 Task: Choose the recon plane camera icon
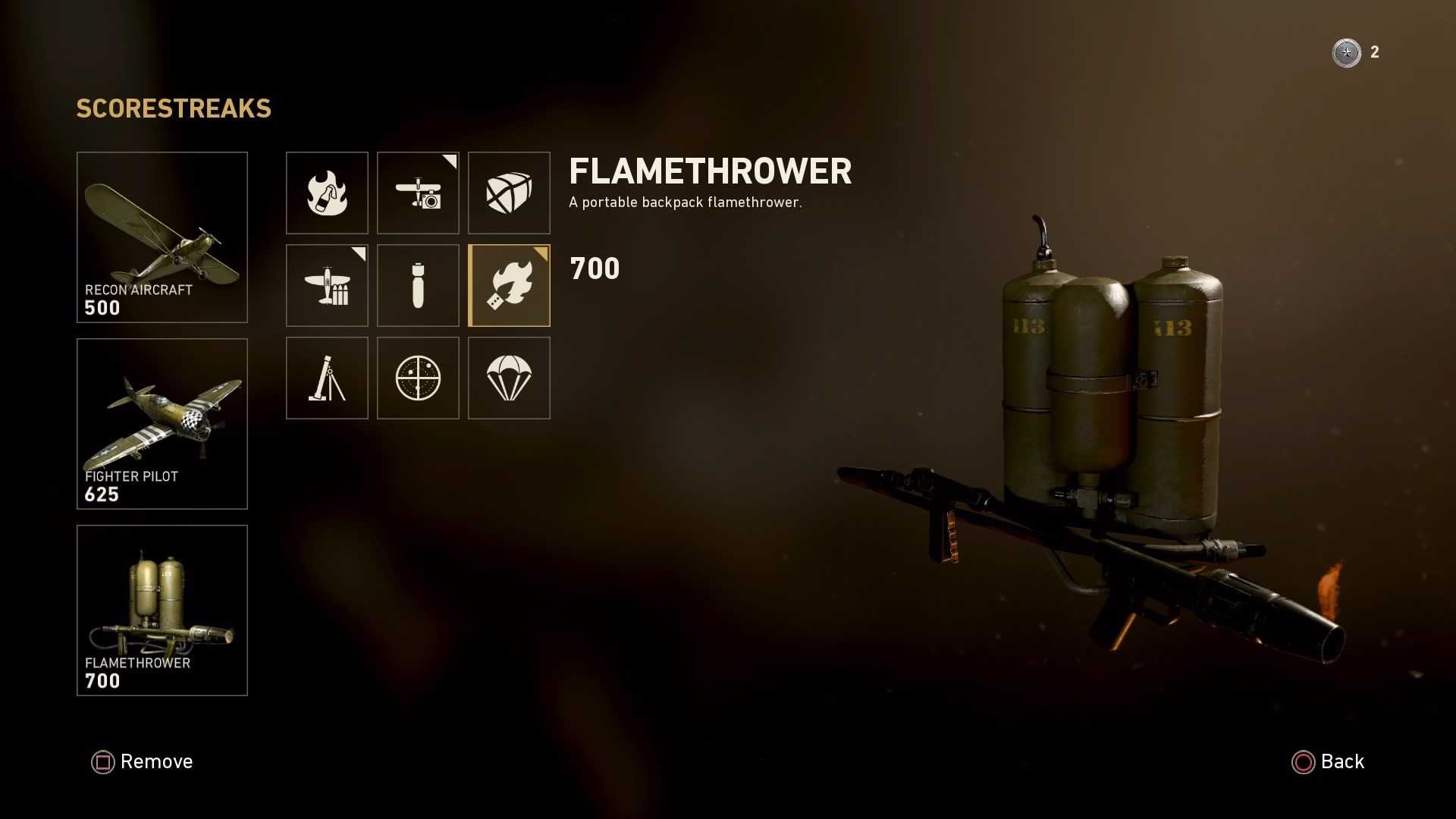point(418,193)
